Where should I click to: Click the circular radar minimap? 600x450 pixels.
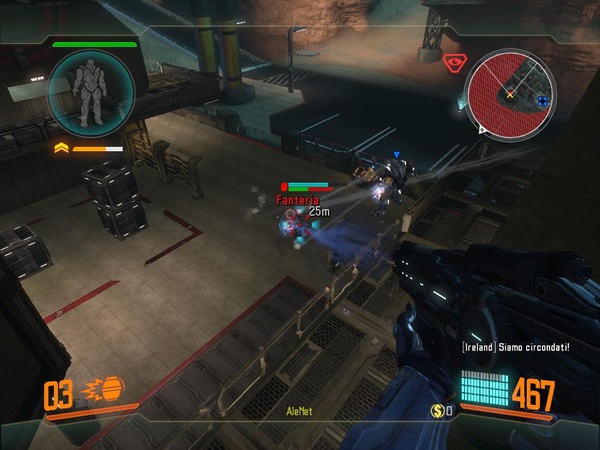coord(509,93)
